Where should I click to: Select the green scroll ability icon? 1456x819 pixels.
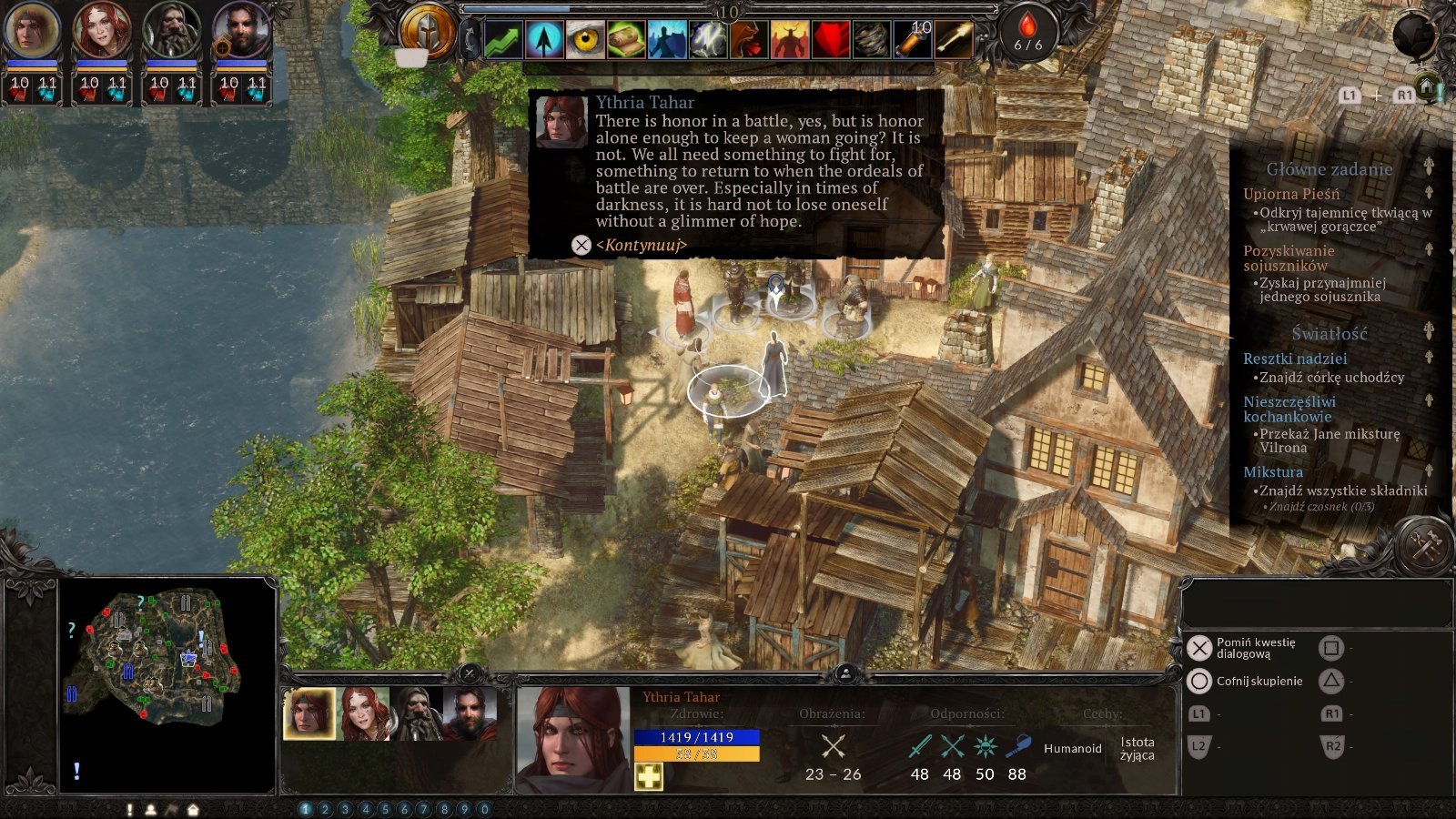[x=626, y=40]
